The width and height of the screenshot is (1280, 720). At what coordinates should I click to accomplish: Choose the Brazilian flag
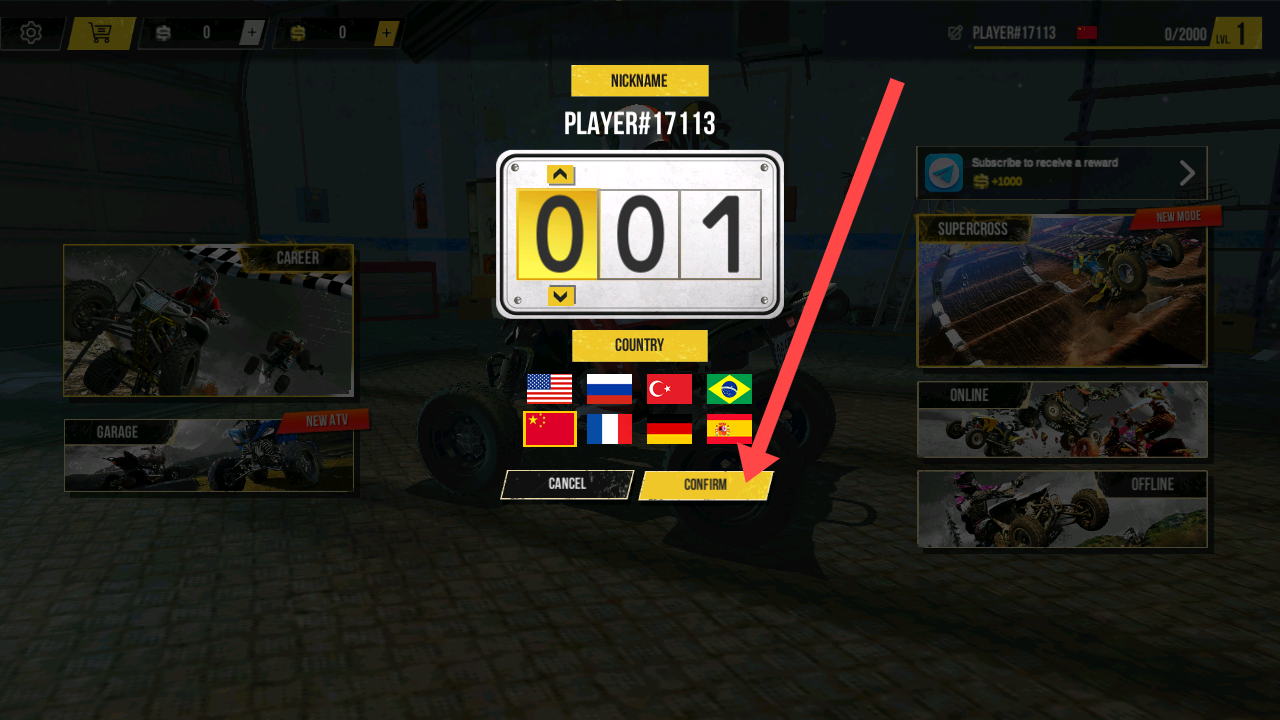point(729,389)
